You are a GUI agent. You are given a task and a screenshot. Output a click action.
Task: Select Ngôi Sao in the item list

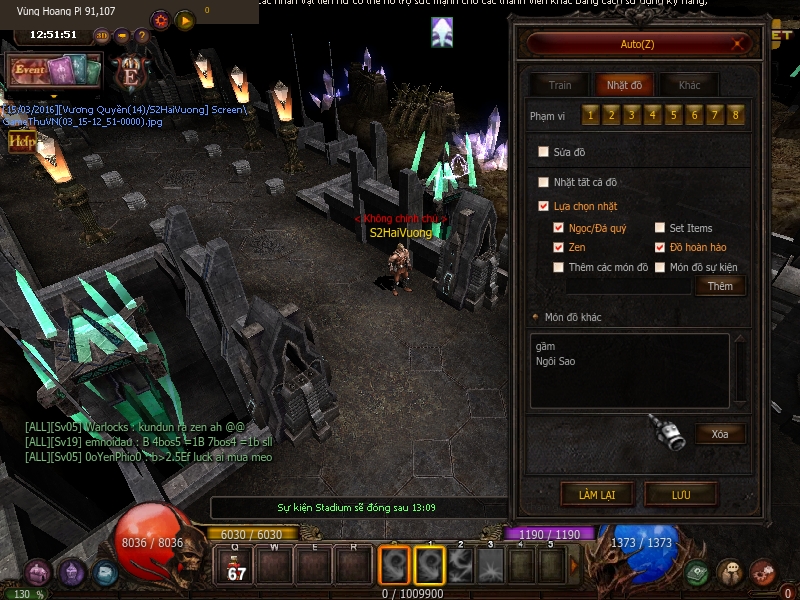click(556, 361)
